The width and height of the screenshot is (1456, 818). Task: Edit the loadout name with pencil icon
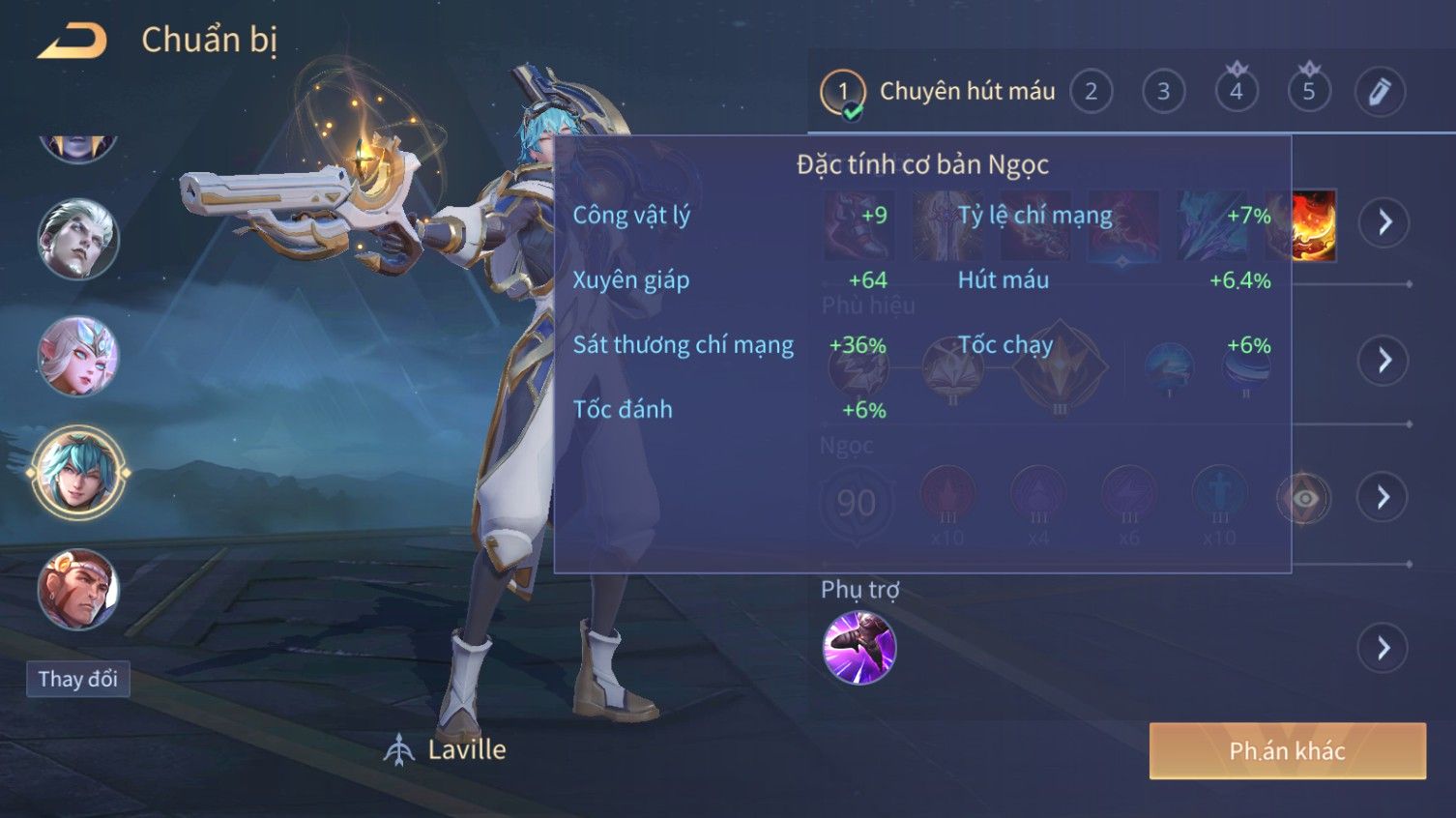tap(1380, 92)
